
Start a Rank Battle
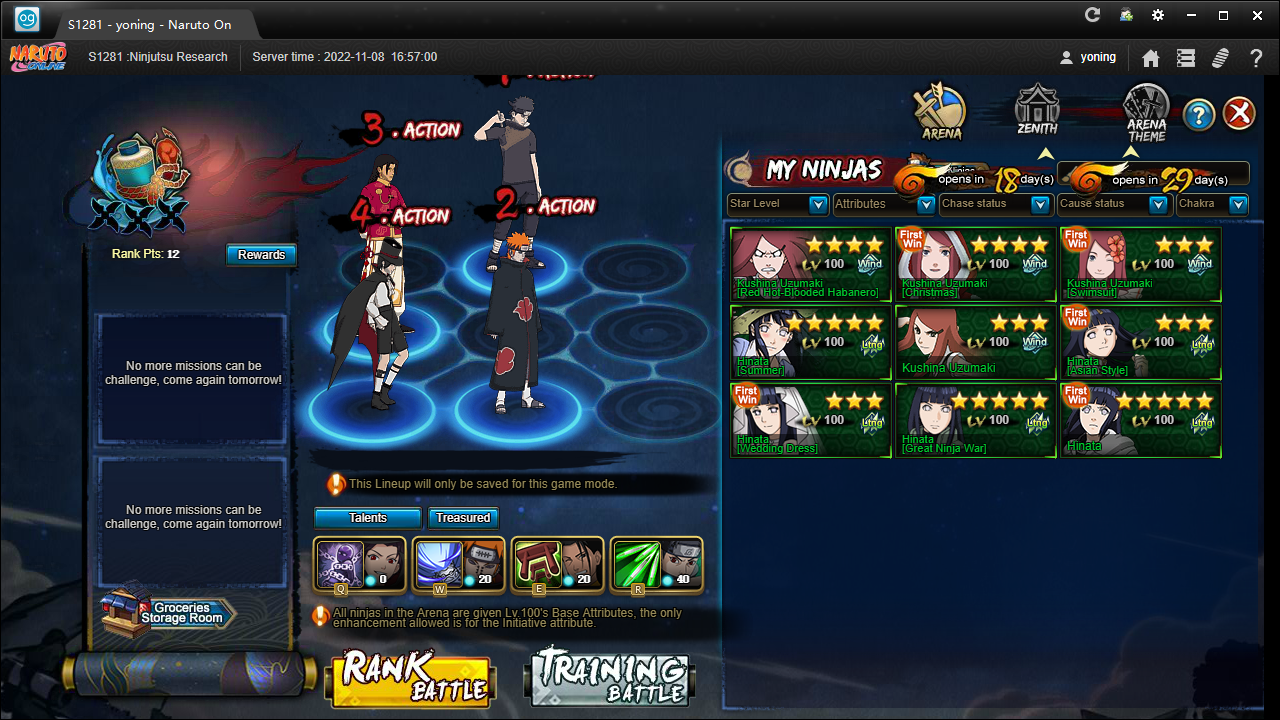(410, 679)
